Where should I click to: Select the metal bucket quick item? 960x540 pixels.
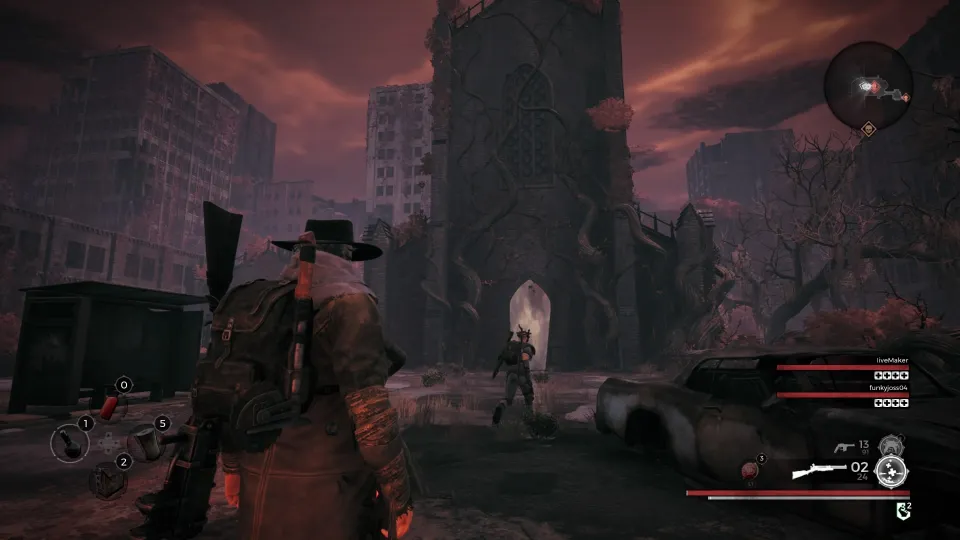tap(146, 440)
